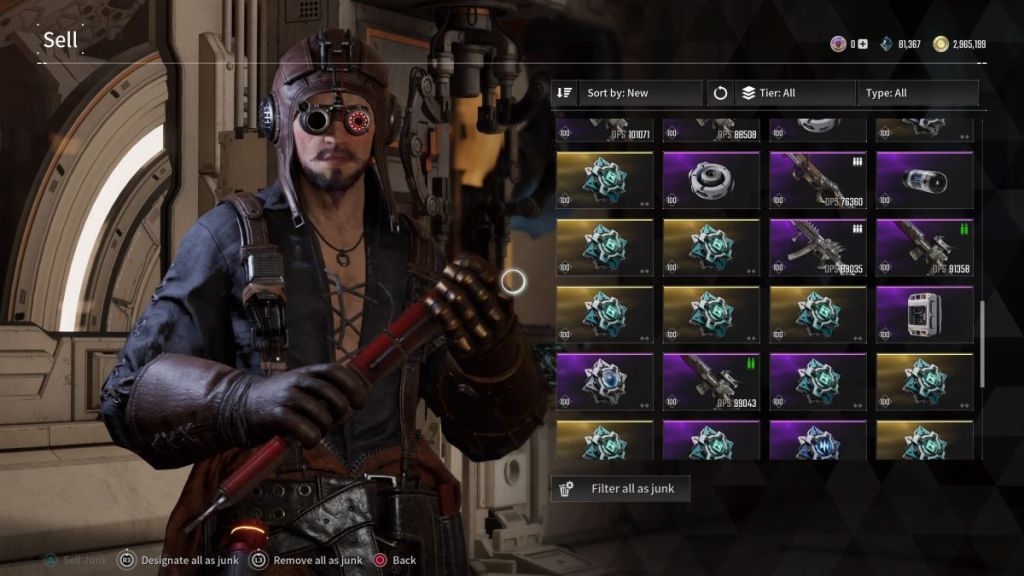Image resolution: width=1024 pixels, height=576 pixels.
Task: Select the purple module with blue gem
Action: point(604,381)
